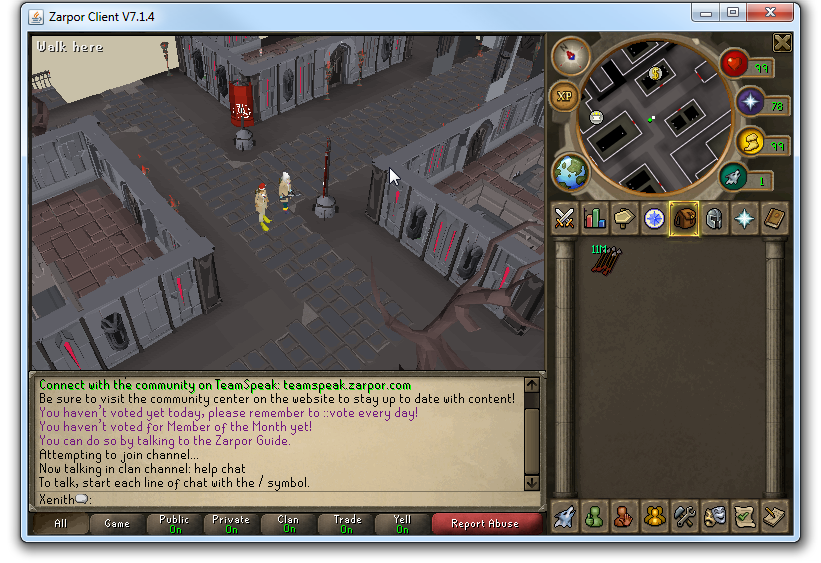Open the skills bar-chart tab
The image size is (821, 563).
point(594,218)
